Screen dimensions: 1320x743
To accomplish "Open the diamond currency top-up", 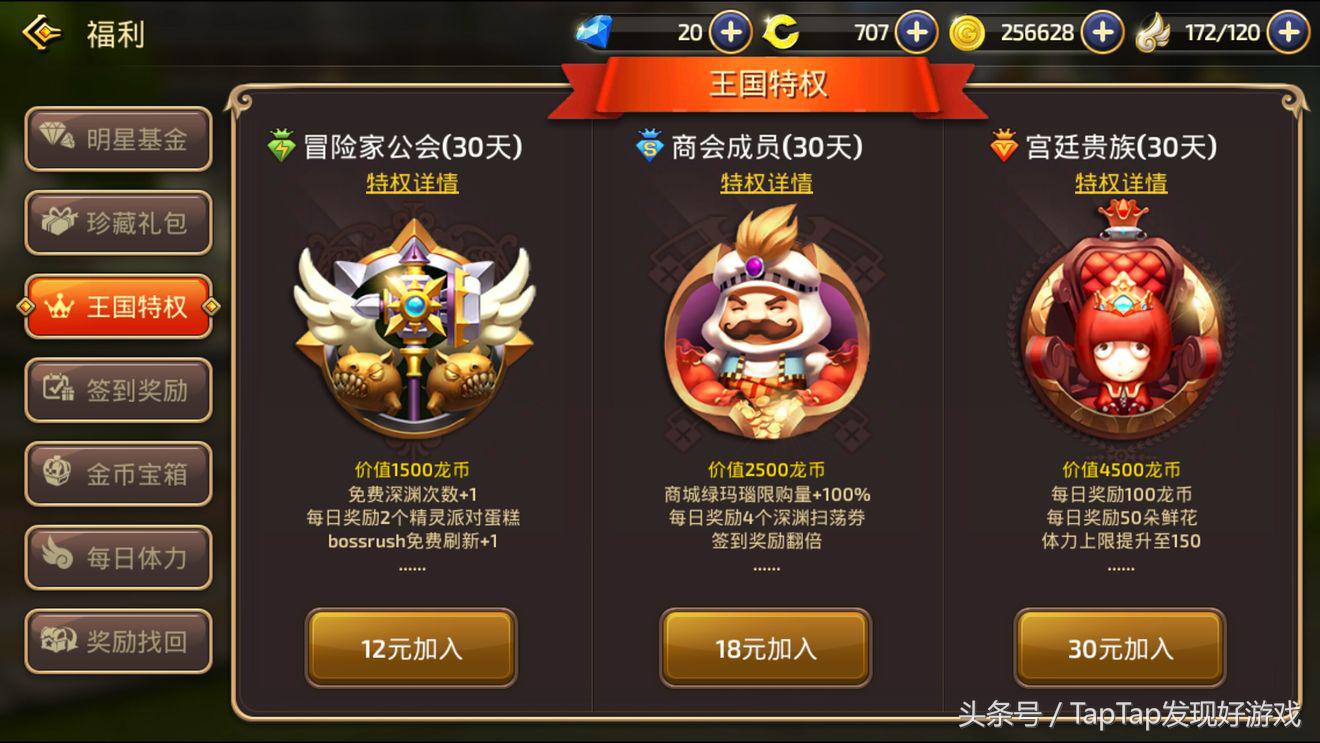I will click(729, 32).
